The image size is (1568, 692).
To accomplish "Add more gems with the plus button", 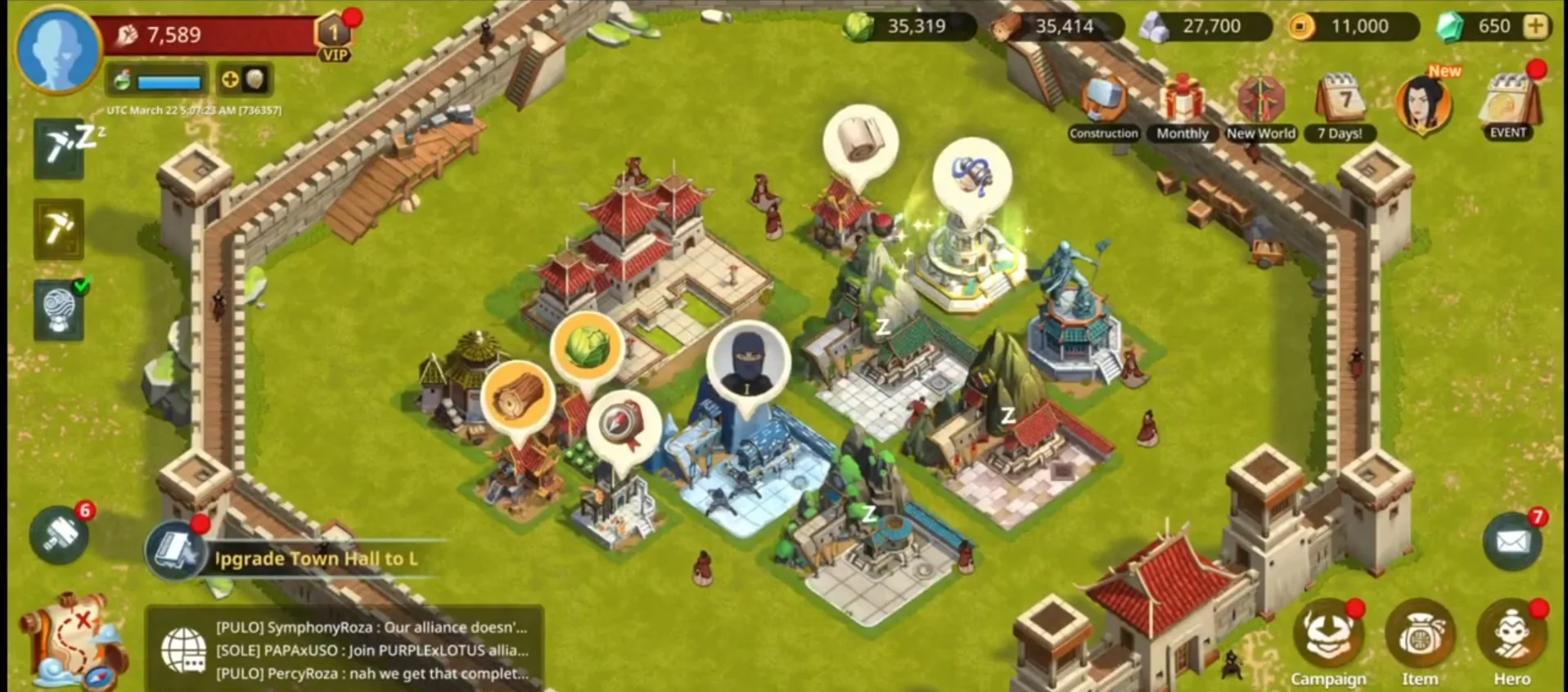I will click(1535, 26).
